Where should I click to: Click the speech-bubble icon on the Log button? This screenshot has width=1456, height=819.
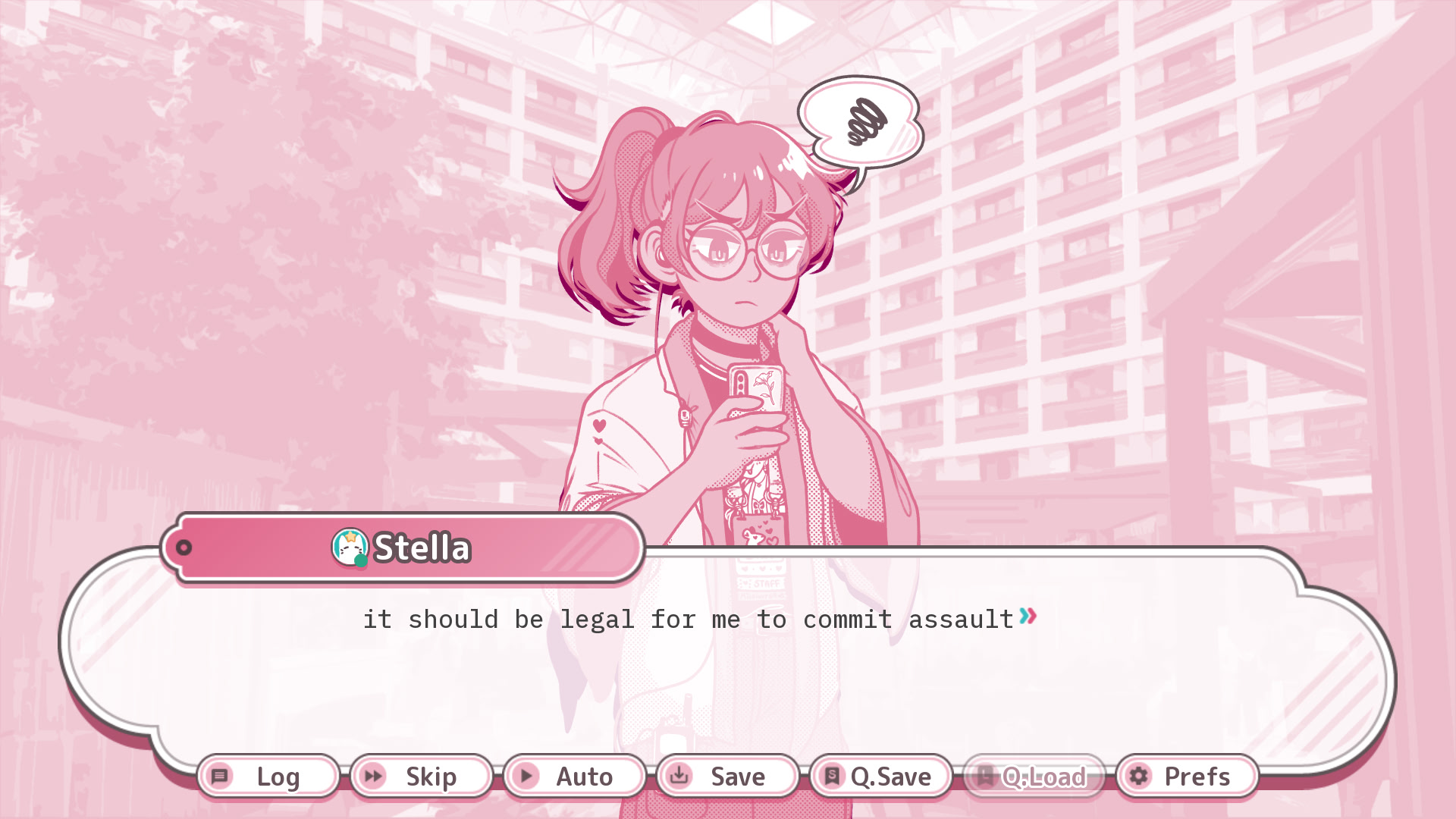click(x=220, y=777)
